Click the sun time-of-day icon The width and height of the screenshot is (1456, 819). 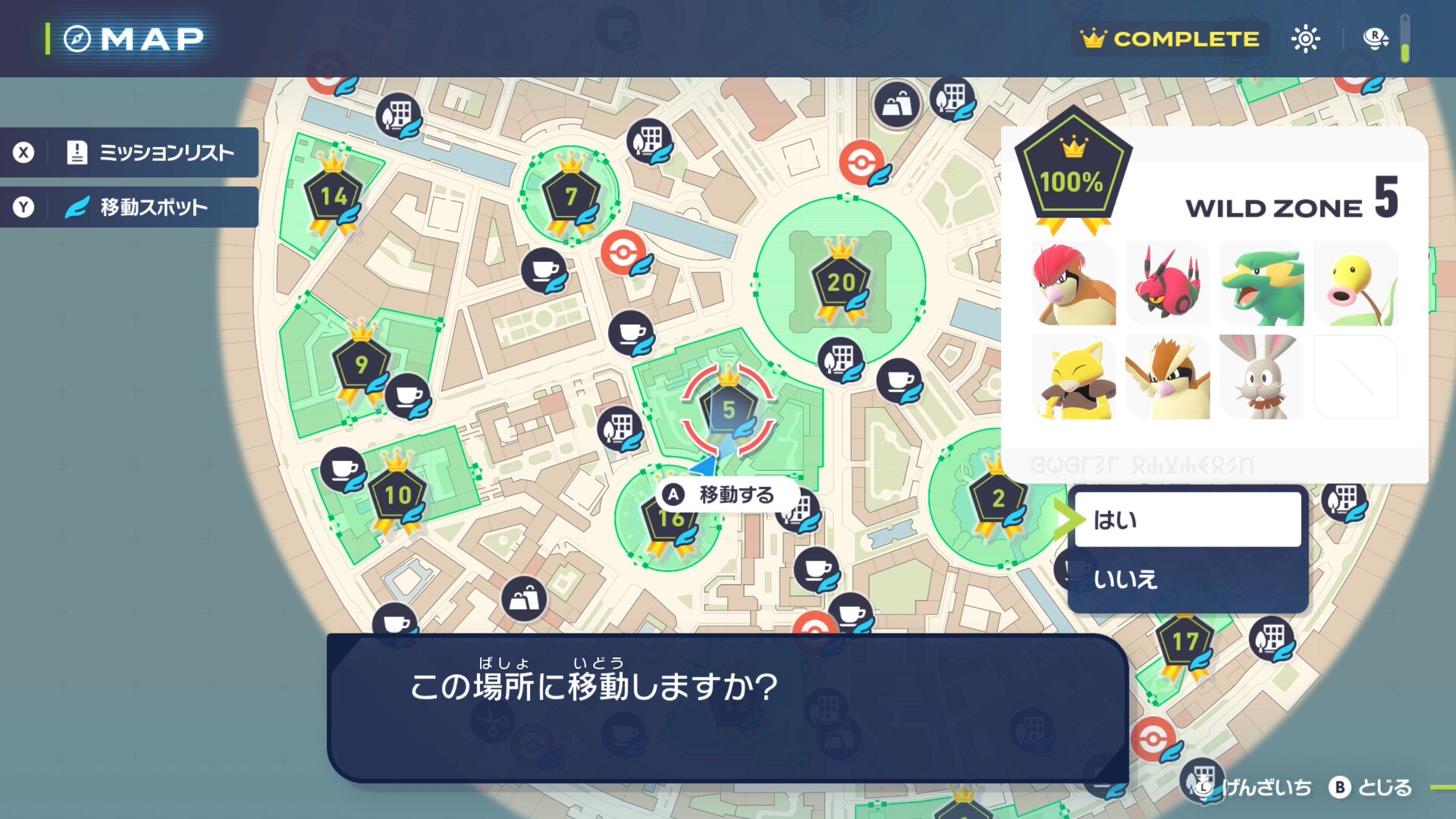[x=1305, y=39]
